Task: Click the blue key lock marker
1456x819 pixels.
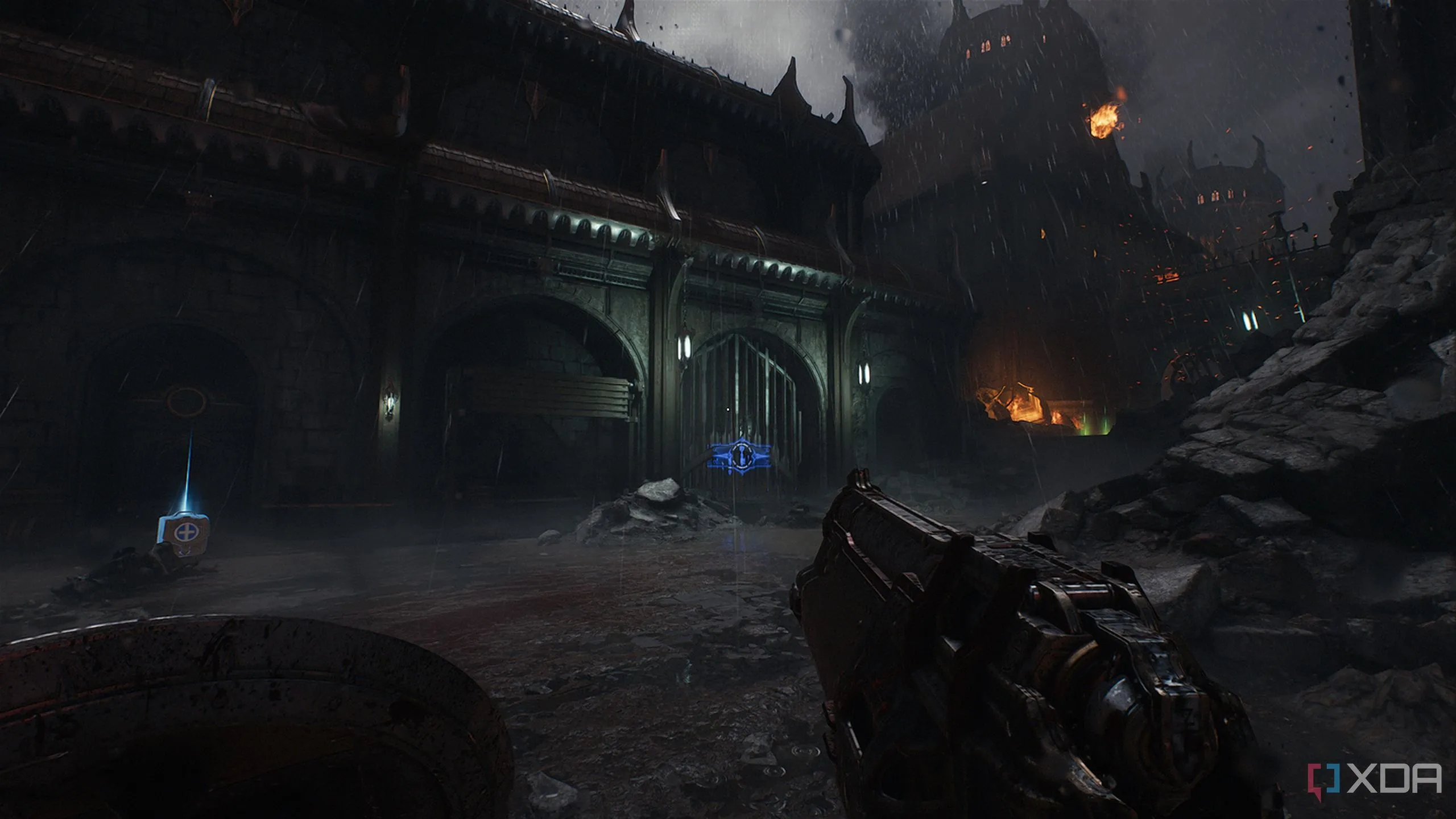Action: click(741, 456)
